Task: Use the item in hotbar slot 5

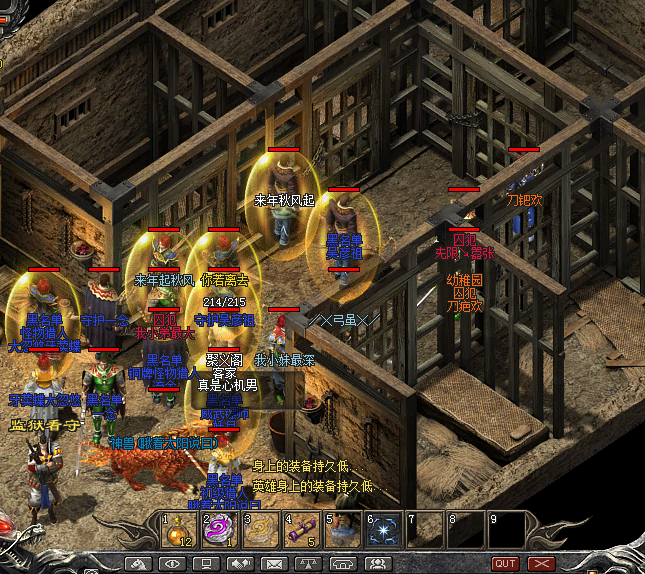Action: tap(342, 530)
